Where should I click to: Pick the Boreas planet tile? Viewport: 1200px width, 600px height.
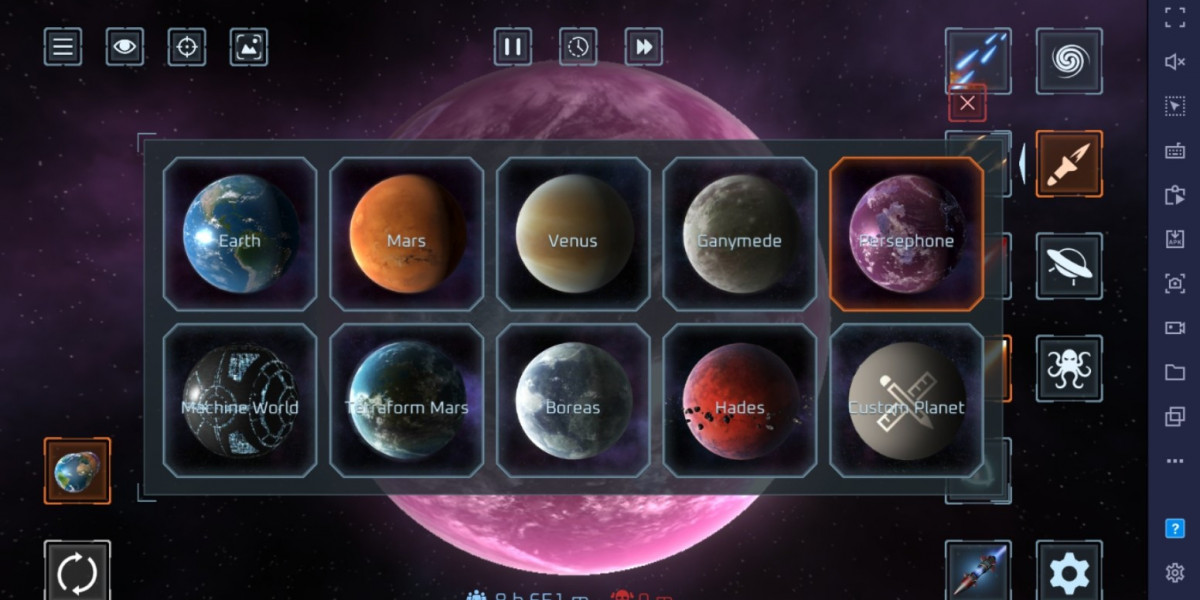click(573, 400)
